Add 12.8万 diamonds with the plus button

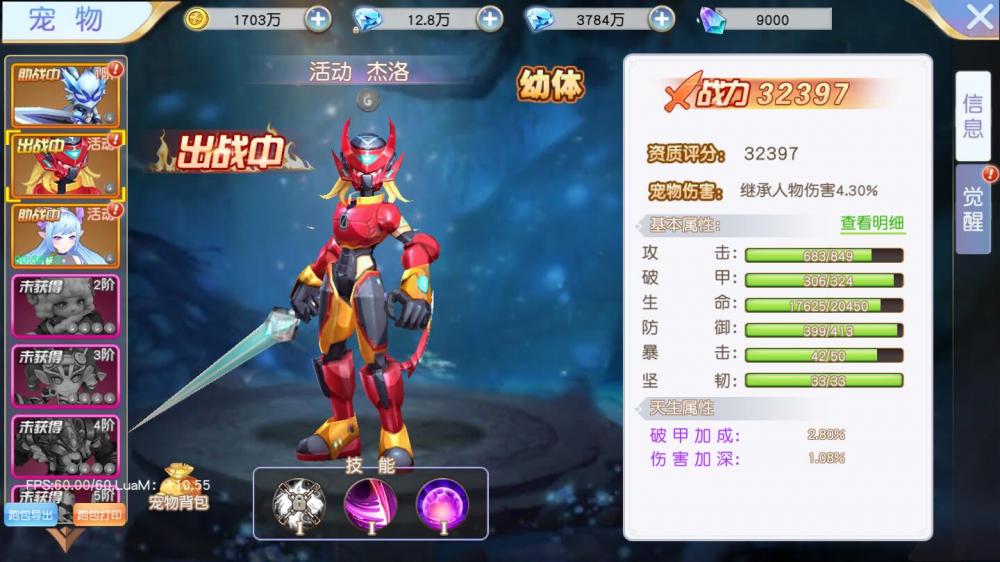click(489, 19)
